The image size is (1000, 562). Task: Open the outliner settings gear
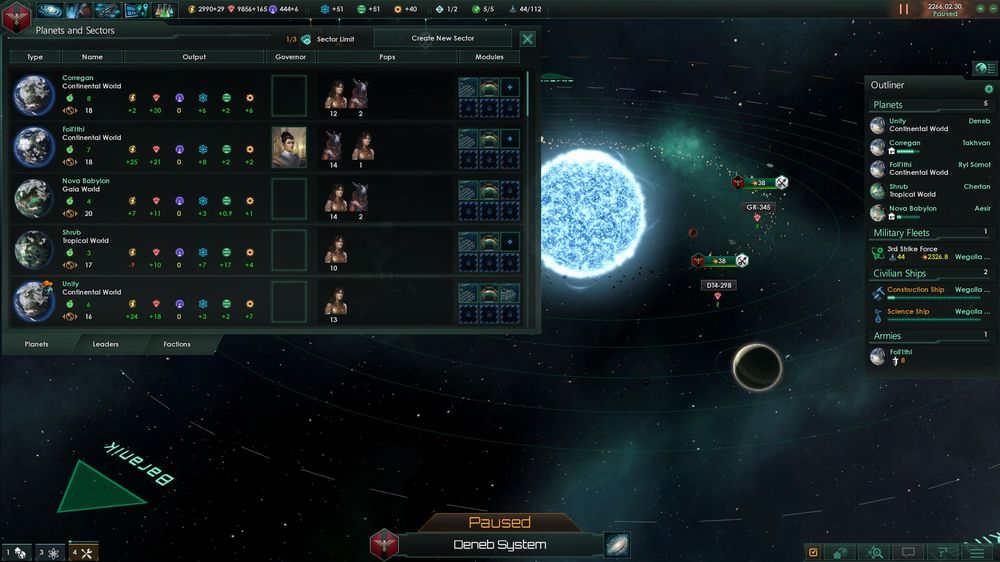(989, 88)
